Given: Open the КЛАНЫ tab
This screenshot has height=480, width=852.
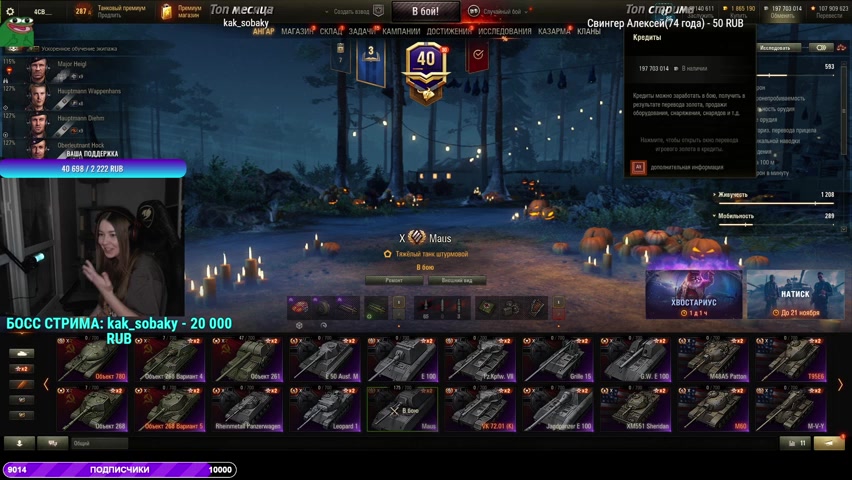Looking at the screenshot, I should click(x=589, y=31).
